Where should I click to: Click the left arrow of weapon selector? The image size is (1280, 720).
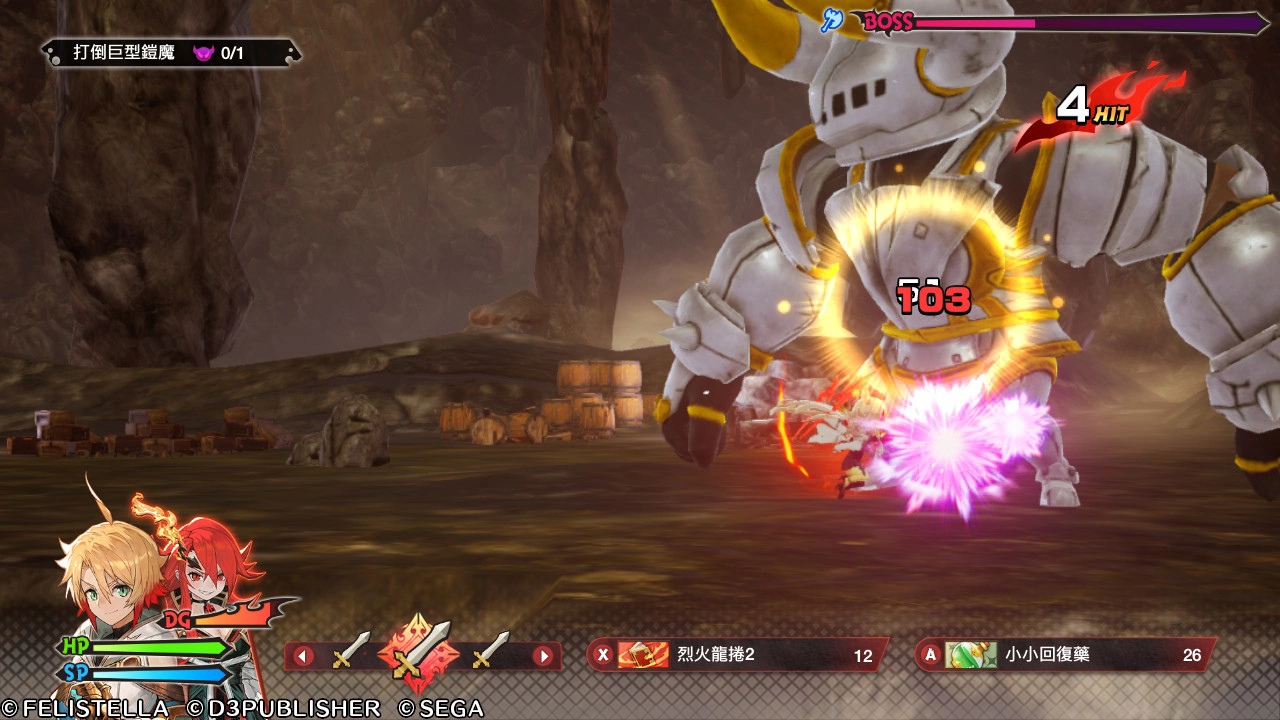(x=302, y=657)
